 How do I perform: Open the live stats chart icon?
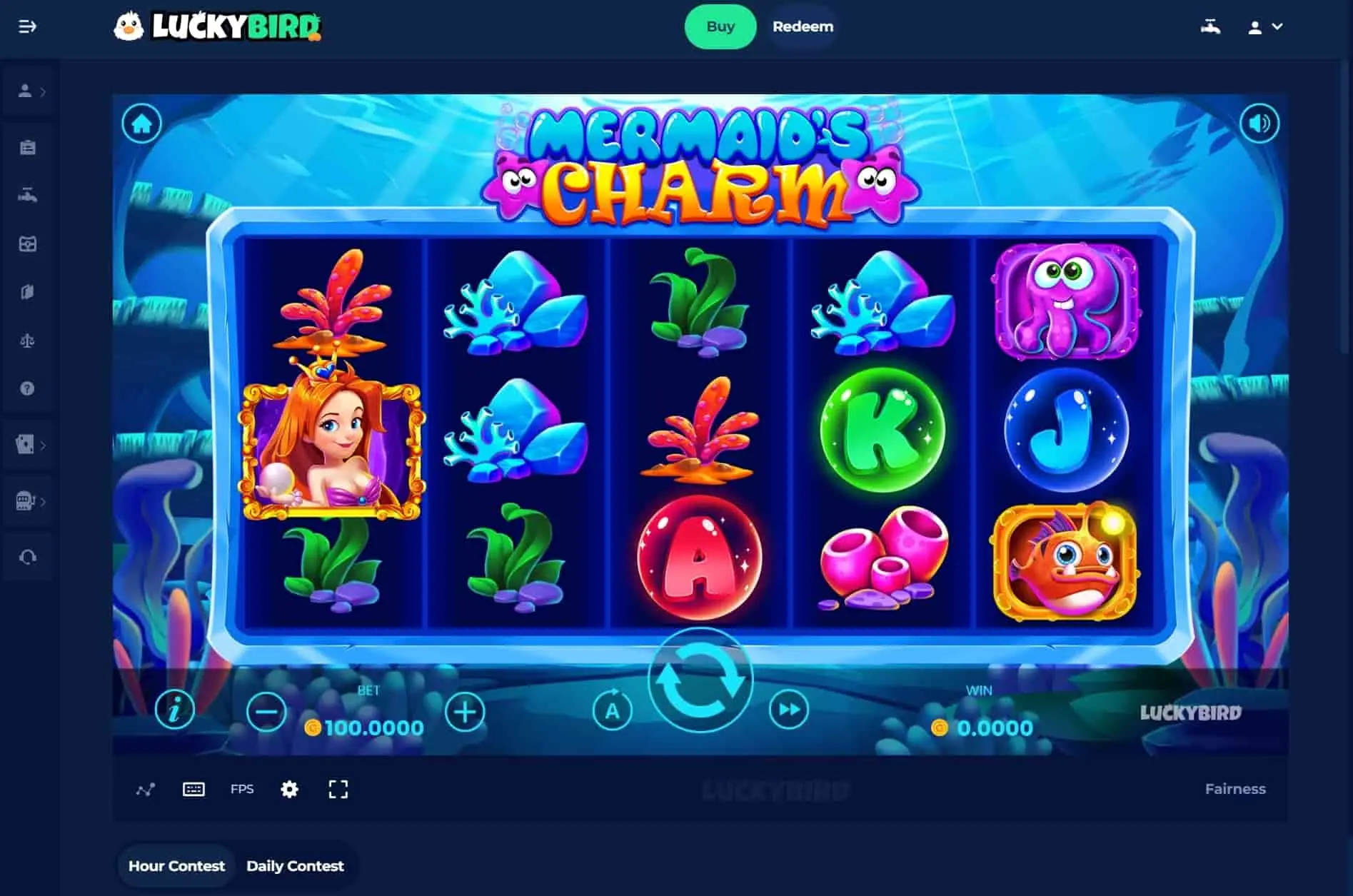[x=146, y=790]
